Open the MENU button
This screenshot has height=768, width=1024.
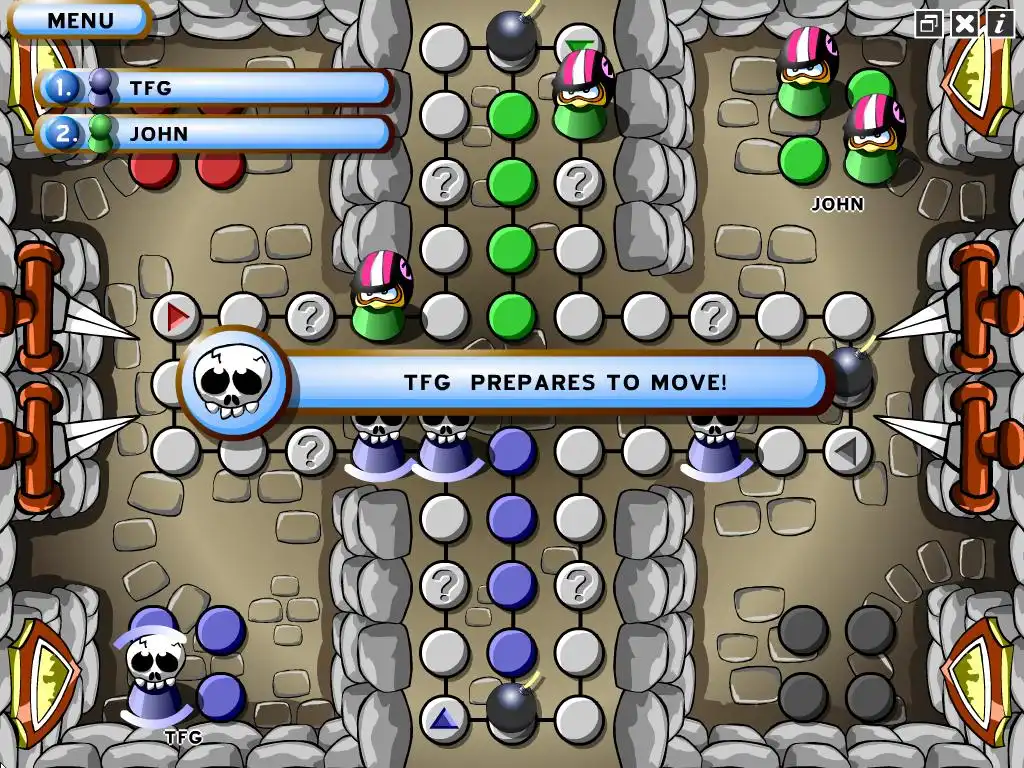coord(80,19)
